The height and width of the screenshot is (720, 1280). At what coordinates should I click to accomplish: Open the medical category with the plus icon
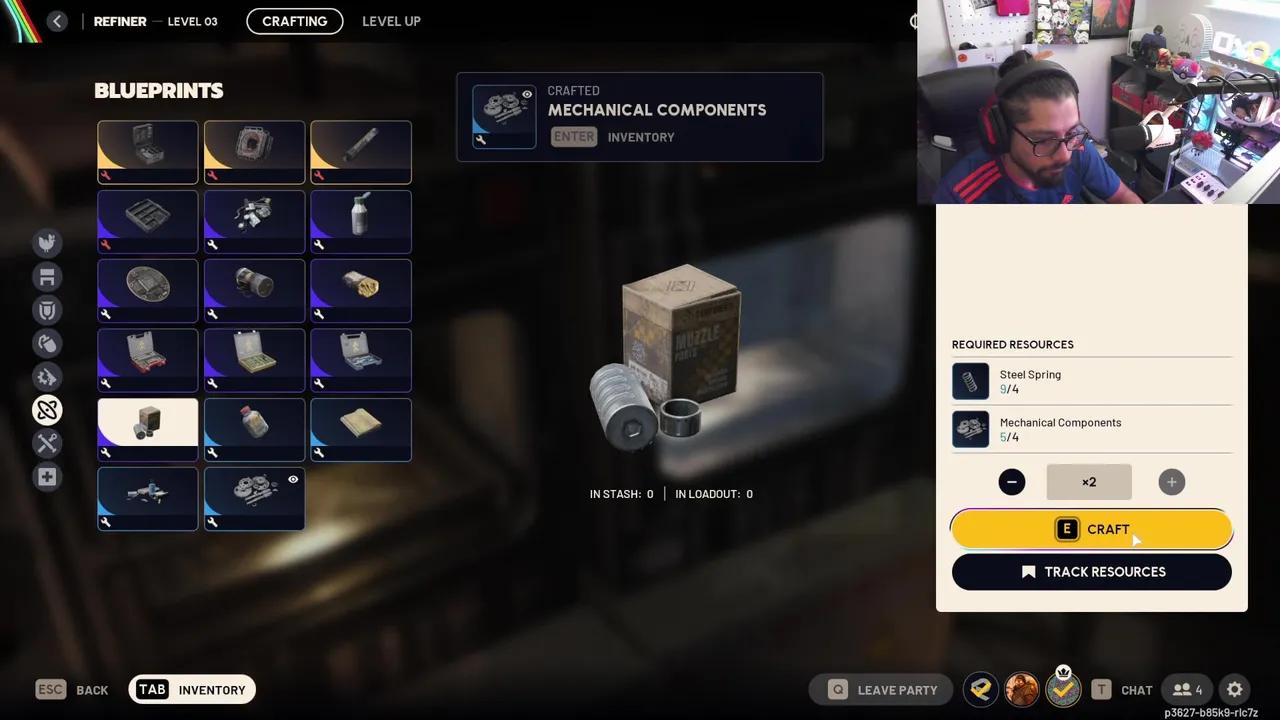pos(47,477)
